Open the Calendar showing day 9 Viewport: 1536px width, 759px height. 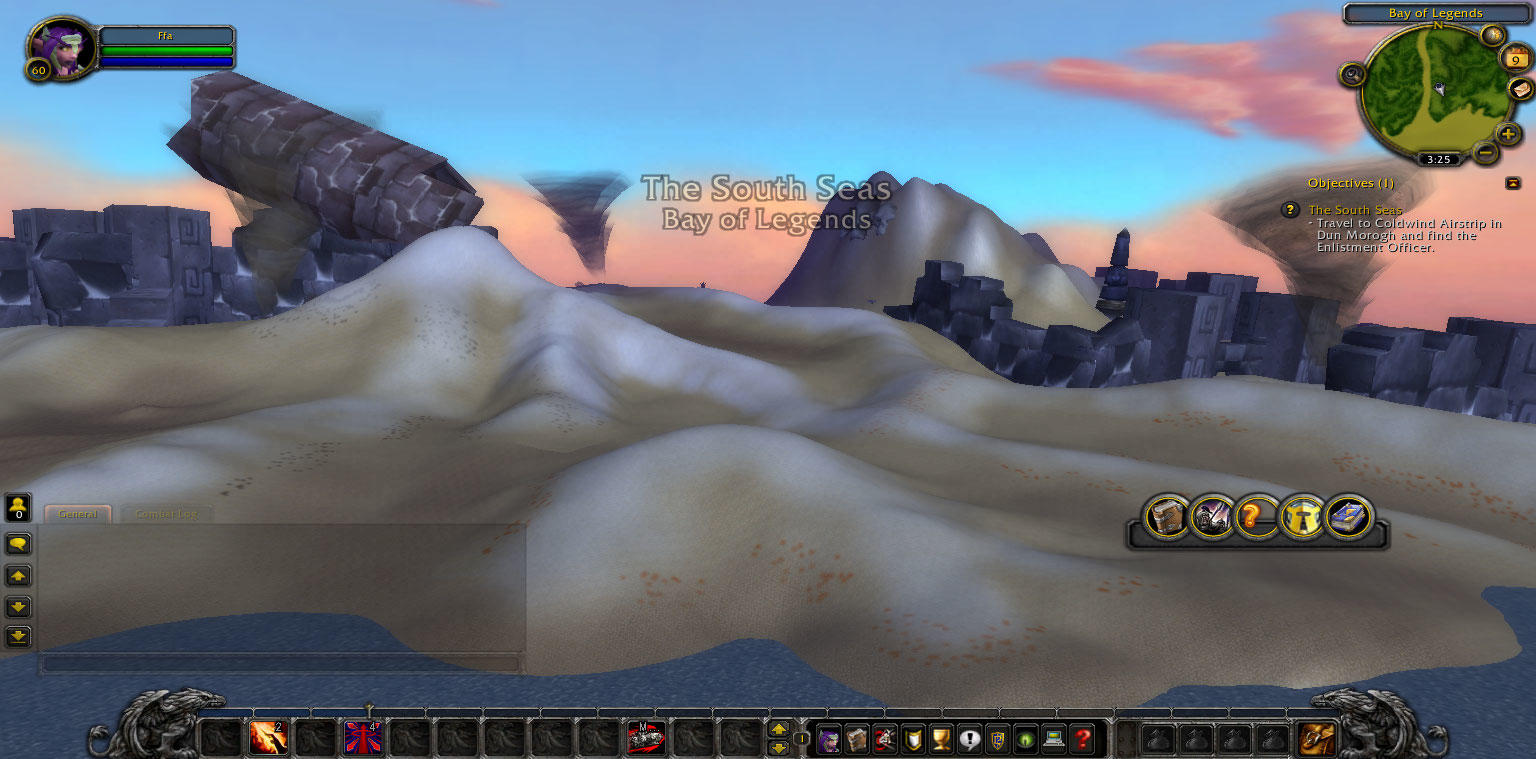tap(1515, 58)
